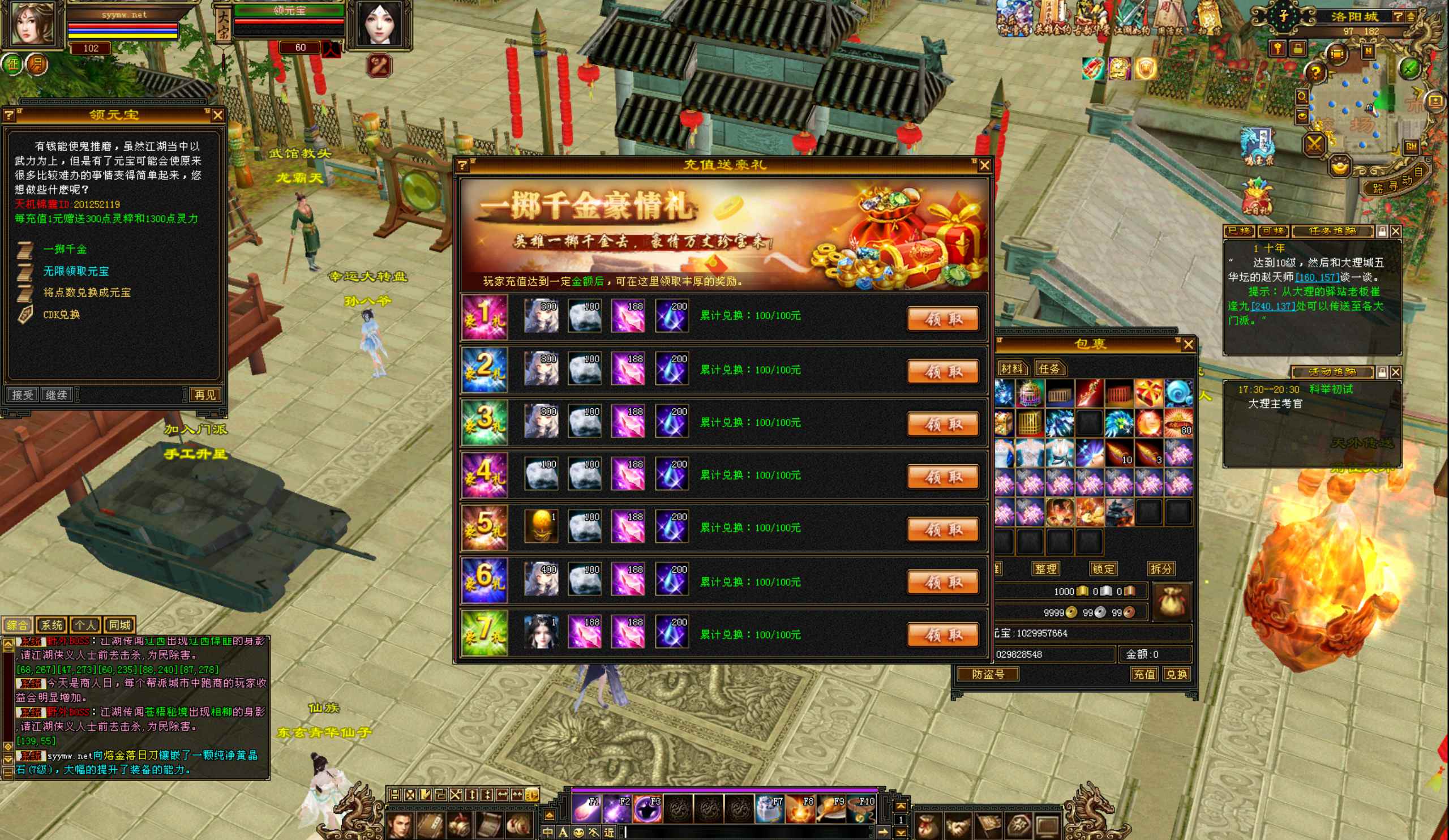Switch chat to the 系统 tab

[x=52, y=625]
